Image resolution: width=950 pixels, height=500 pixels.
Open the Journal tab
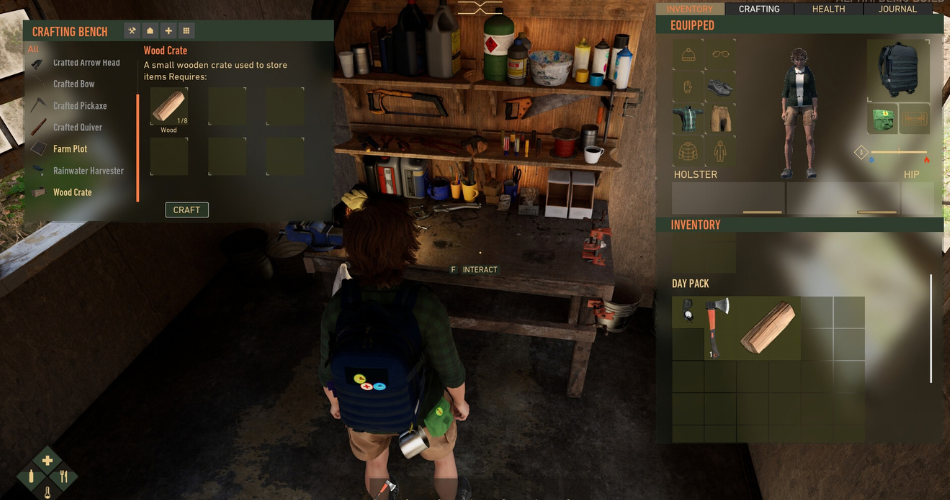pyautogui.click(x=898, y=9)
